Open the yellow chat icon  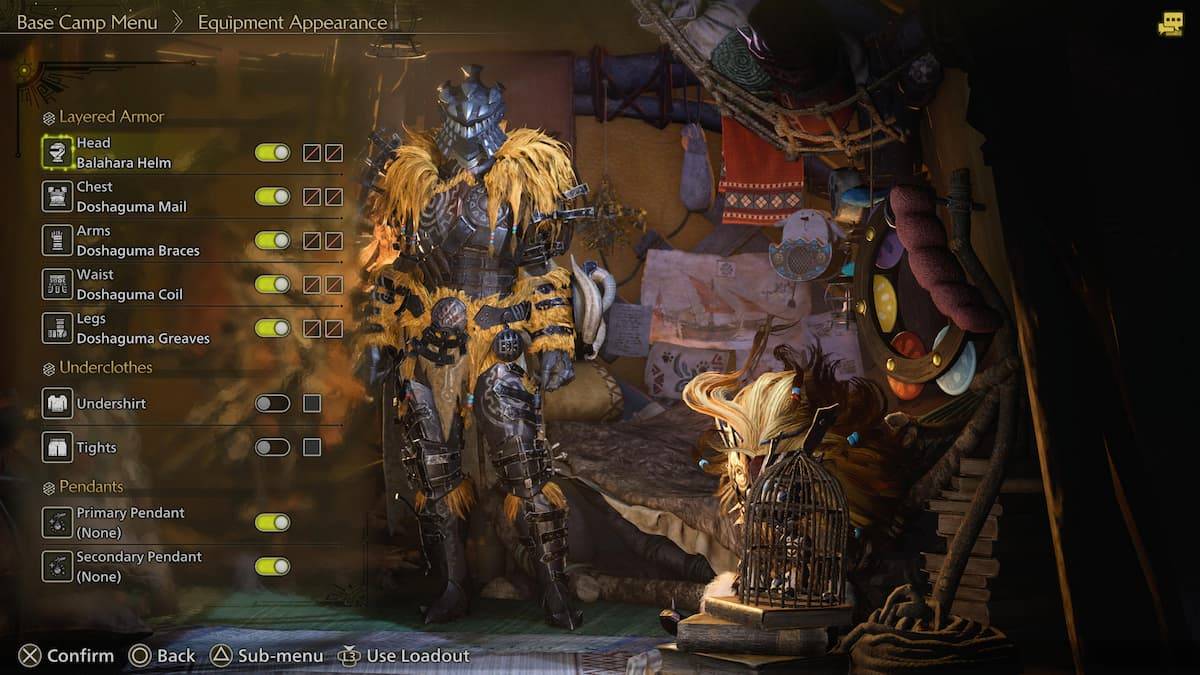pyautogui.click(x=1170, y=25)
